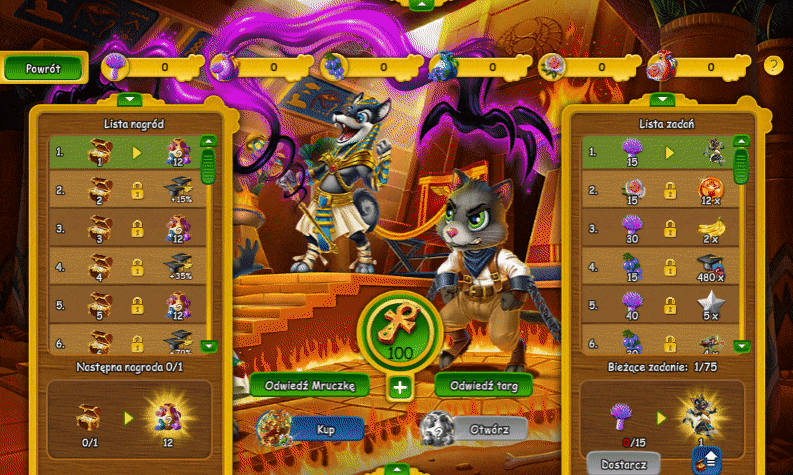Click the Dostarcz deliver button
Viewport: 793px width, 475px height.
(x=623, y=463)
